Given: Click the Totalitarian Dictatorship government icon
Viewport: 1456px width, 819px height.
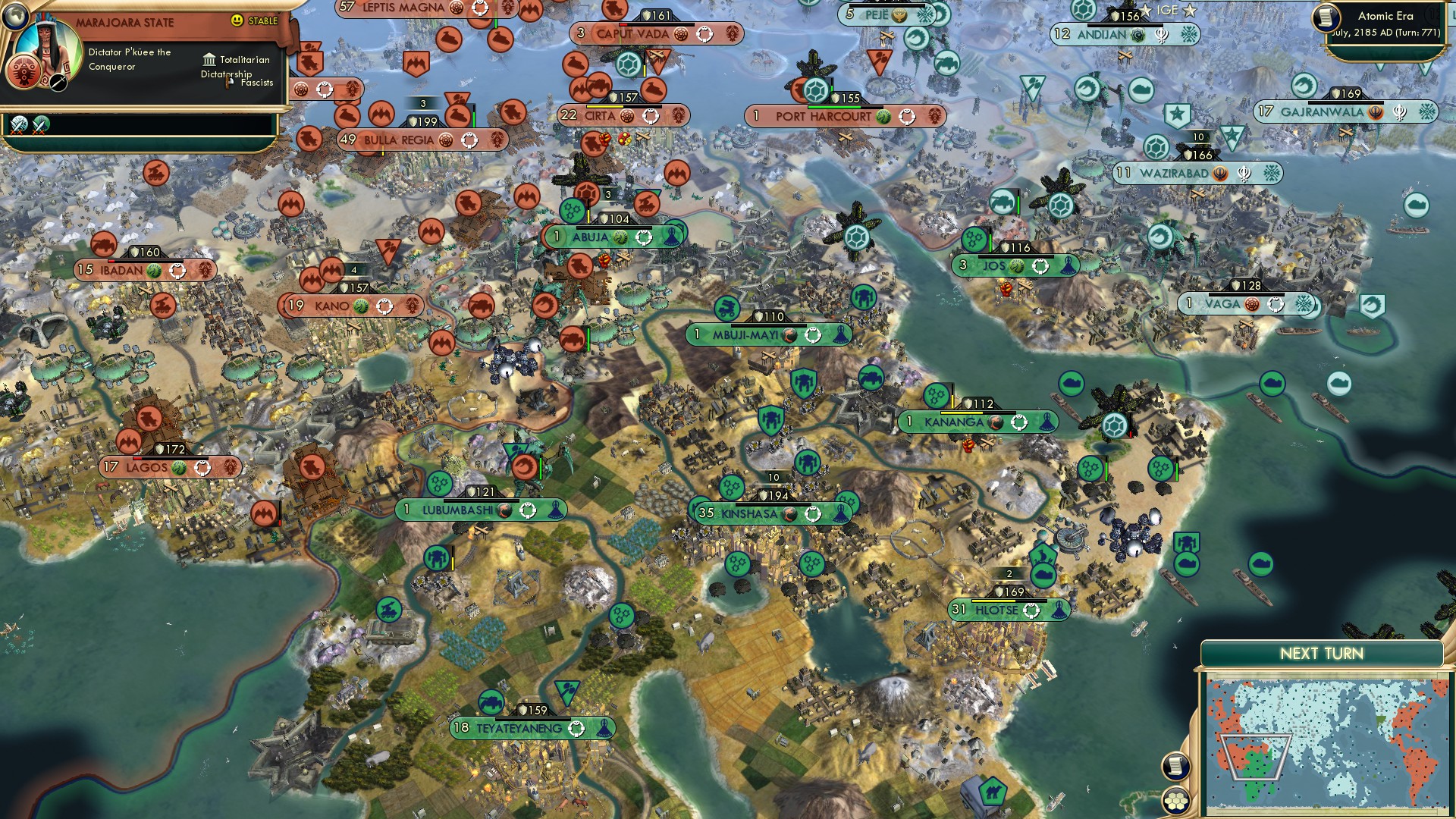Looking at the screenshot, I should (x=210, y=61).
